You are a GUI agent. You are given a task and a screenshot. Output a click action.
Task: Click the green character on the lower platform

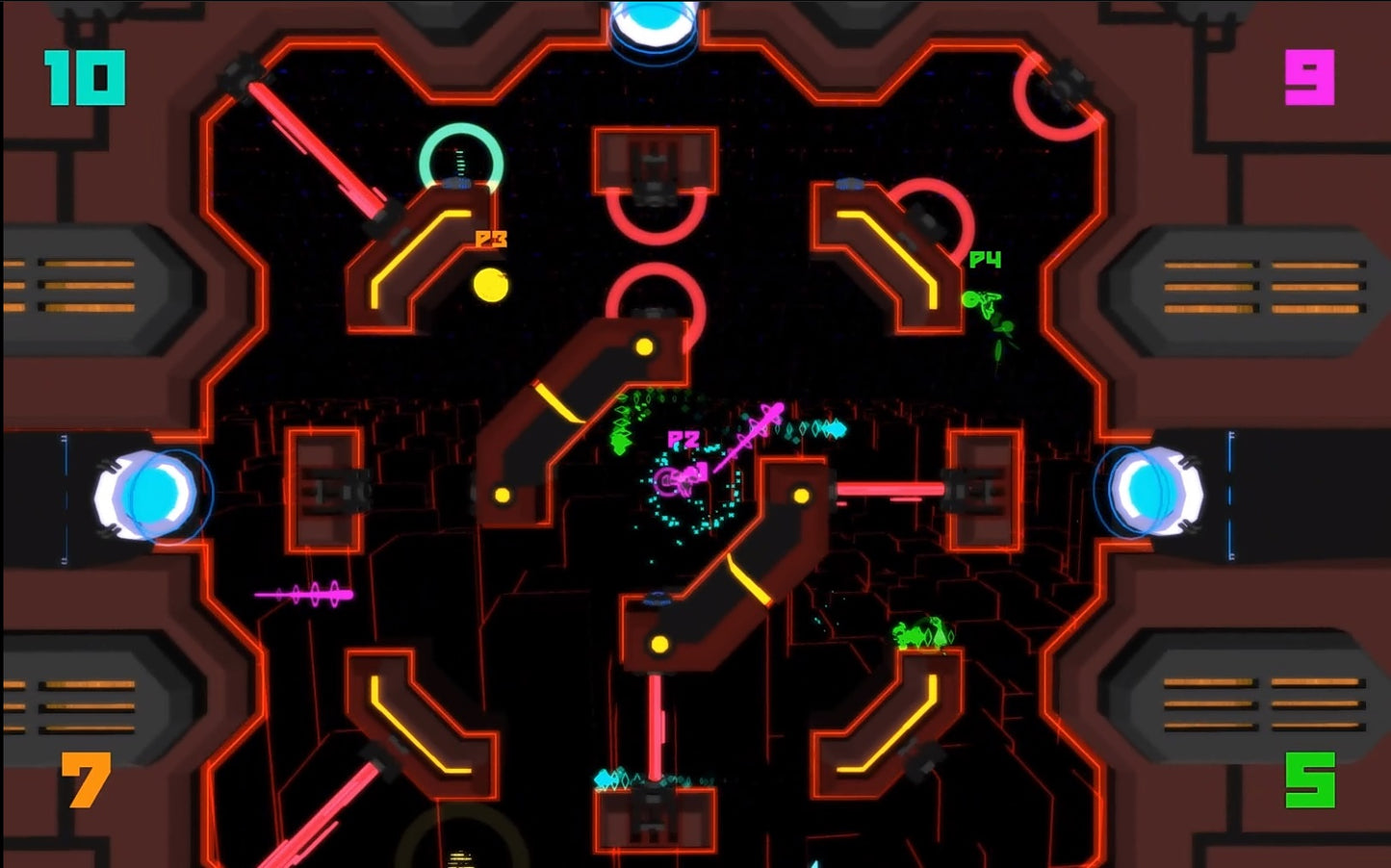click(924, 630)
